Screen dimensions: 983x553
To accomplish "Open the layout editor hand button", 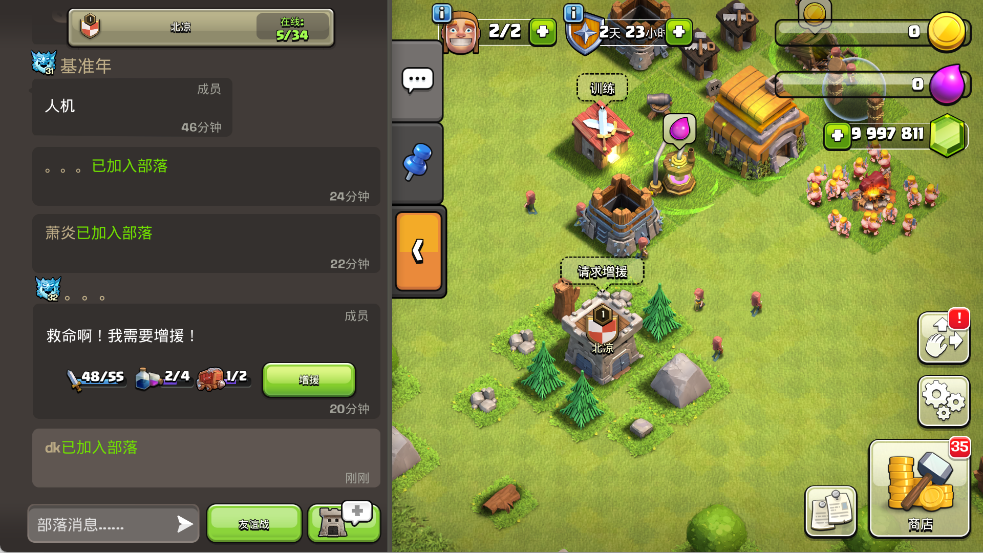I will click(943, 338).
